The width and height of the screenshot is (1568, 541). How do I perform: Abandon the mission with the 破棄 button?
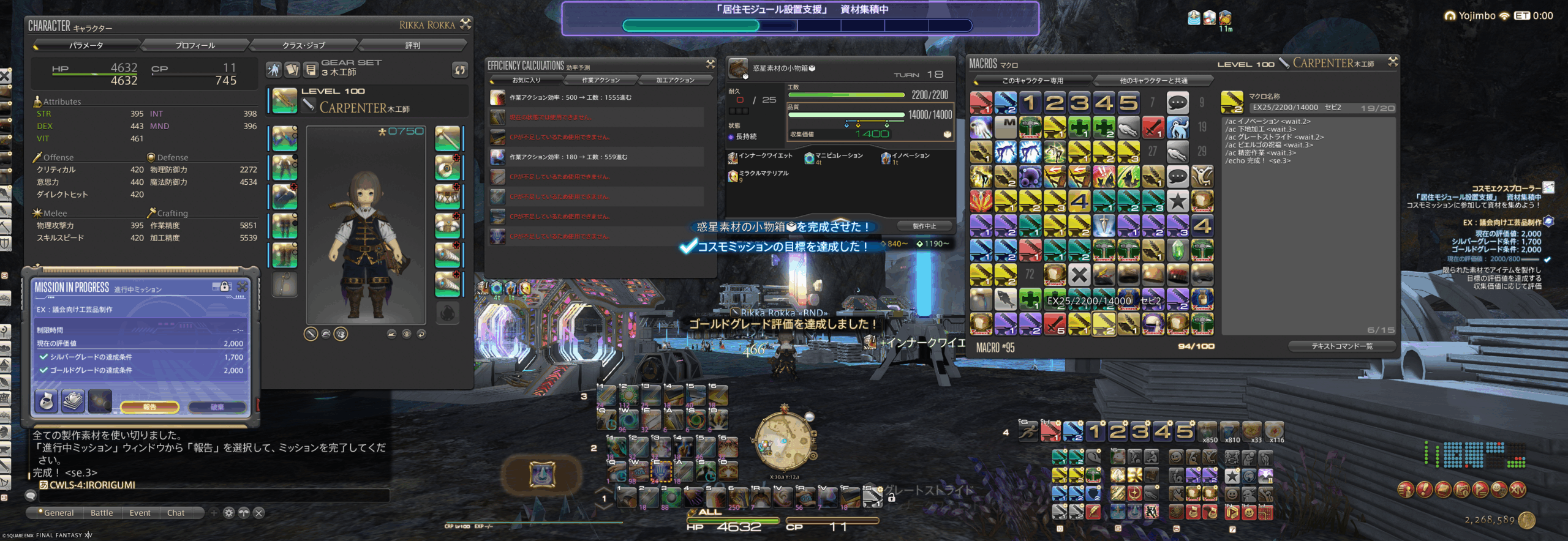[x=217, y=406]
